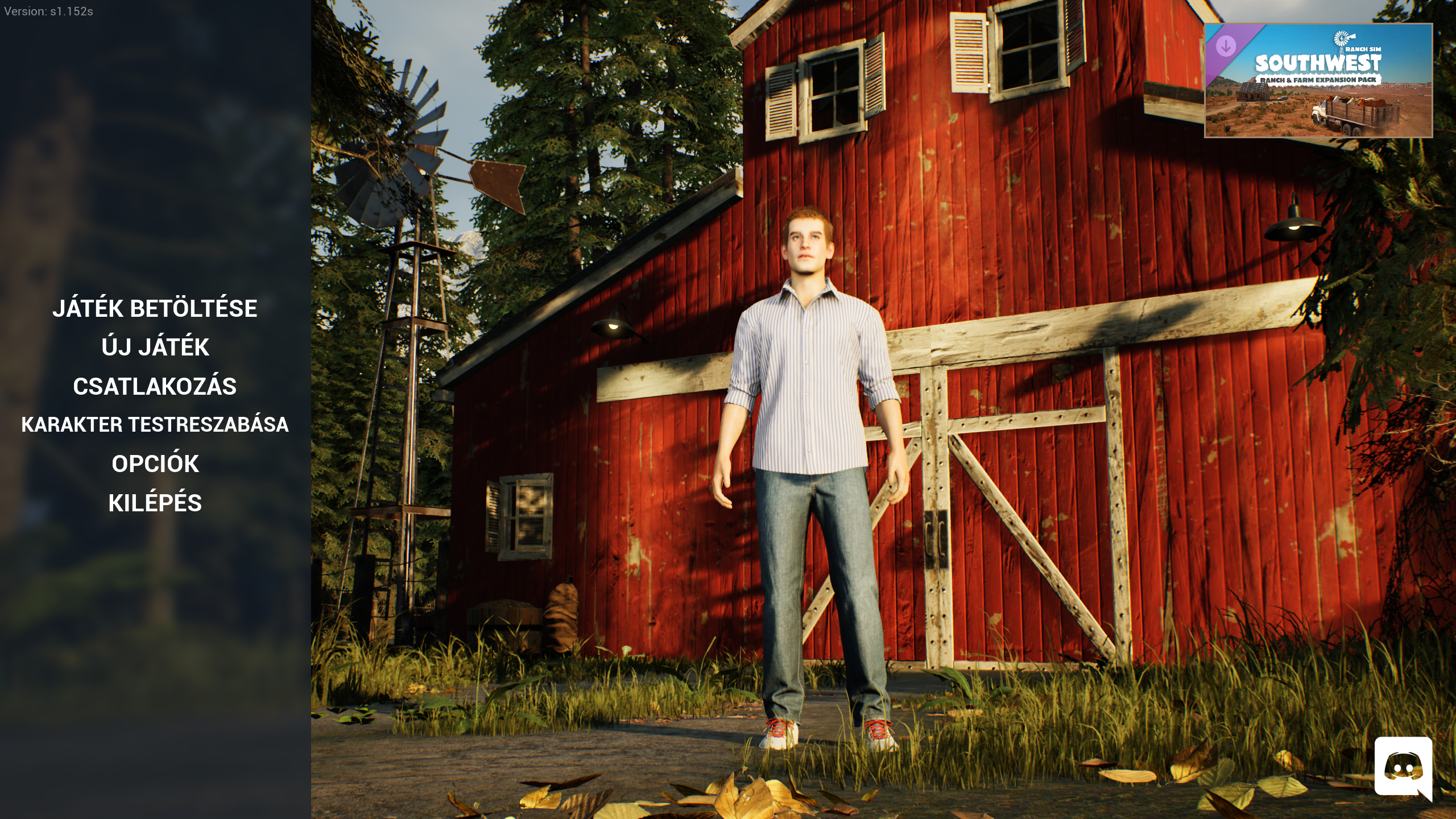Open the CSATLAKOZÁS multiplayer join menu
1456x819 pixels.
(x=155, y=386)
